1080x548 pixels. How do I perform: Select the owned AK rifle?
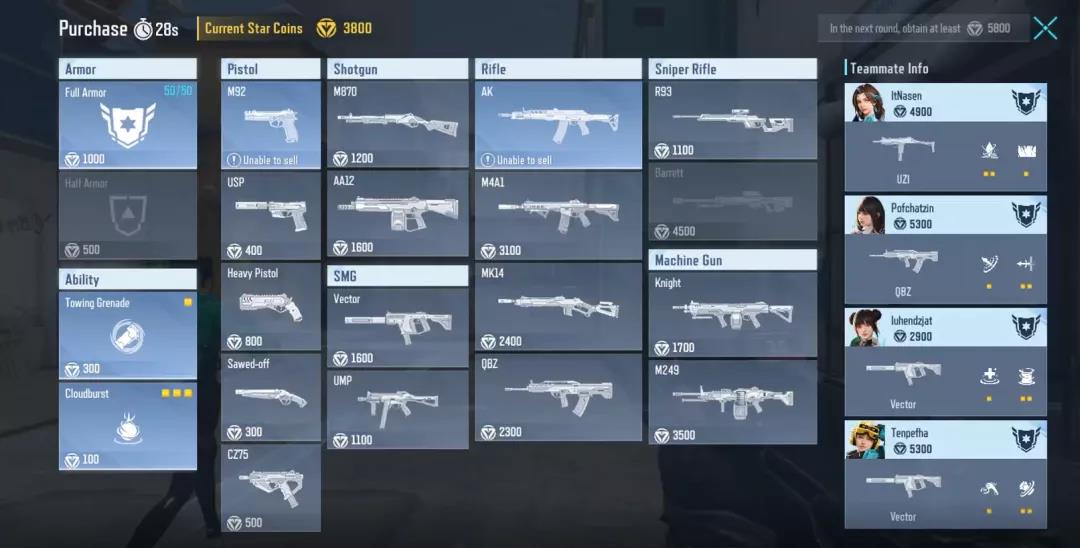pos(558,125)
